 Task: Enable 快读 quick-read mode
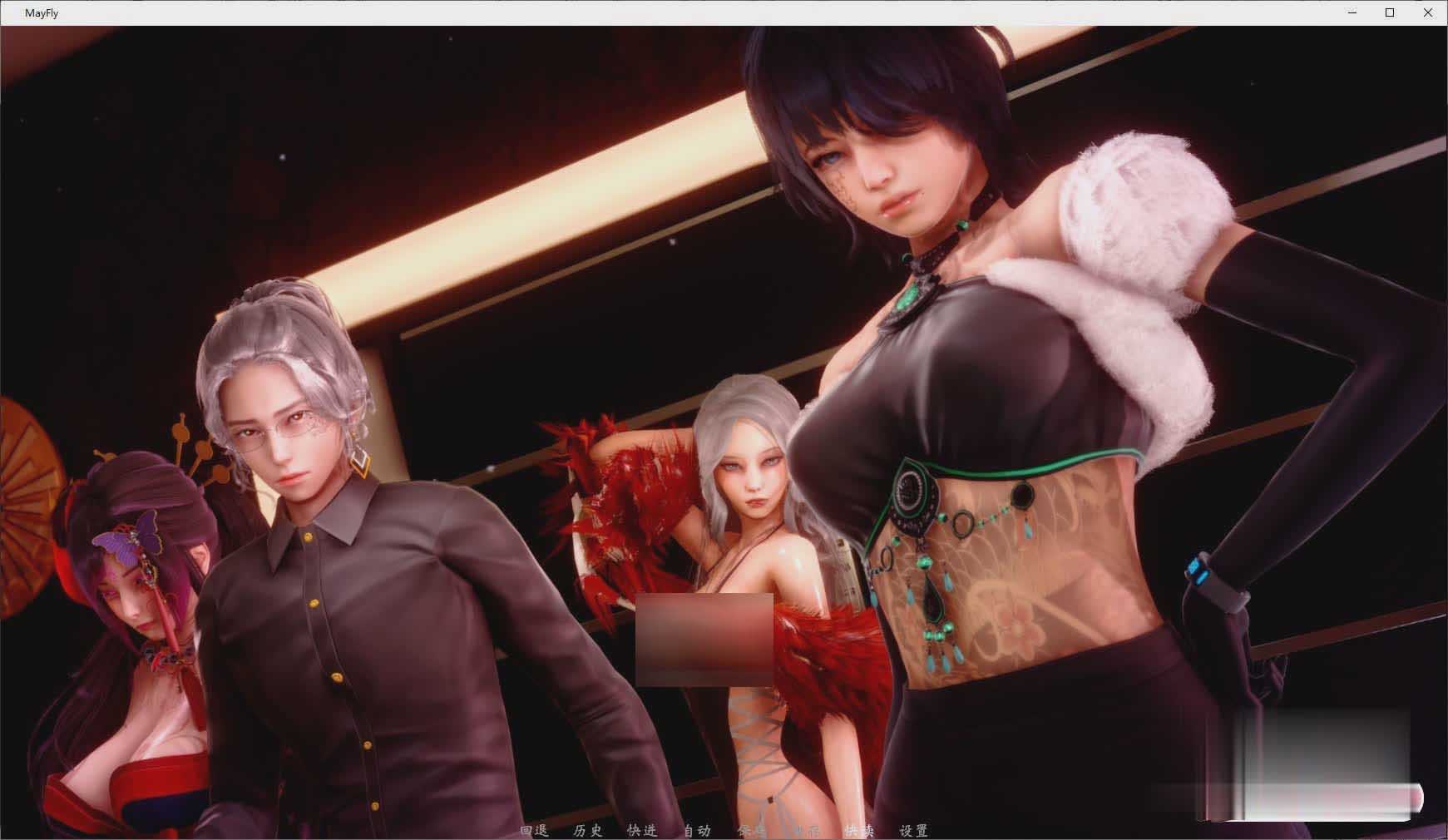860,830
